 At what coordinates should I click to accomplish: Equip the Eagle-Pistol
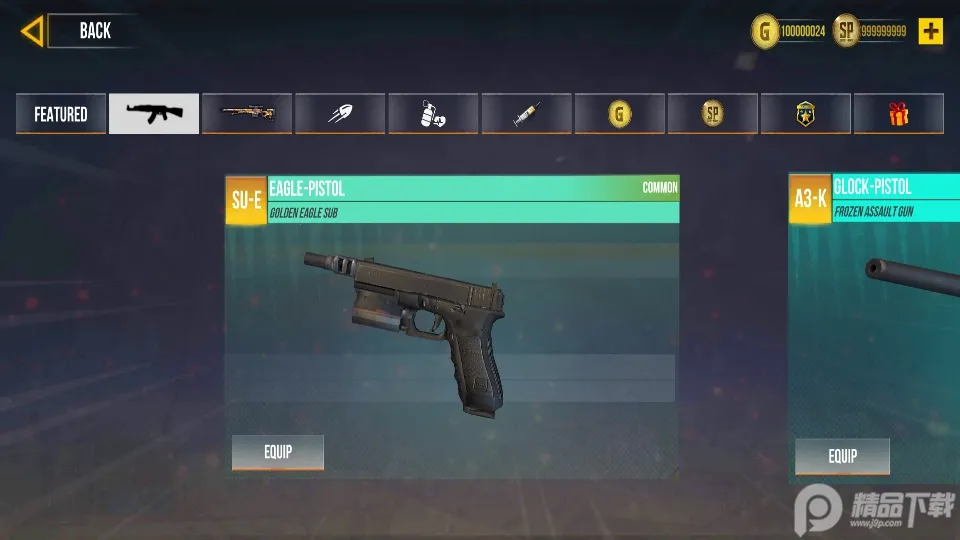pyautogui.click(x=278, y=452)
